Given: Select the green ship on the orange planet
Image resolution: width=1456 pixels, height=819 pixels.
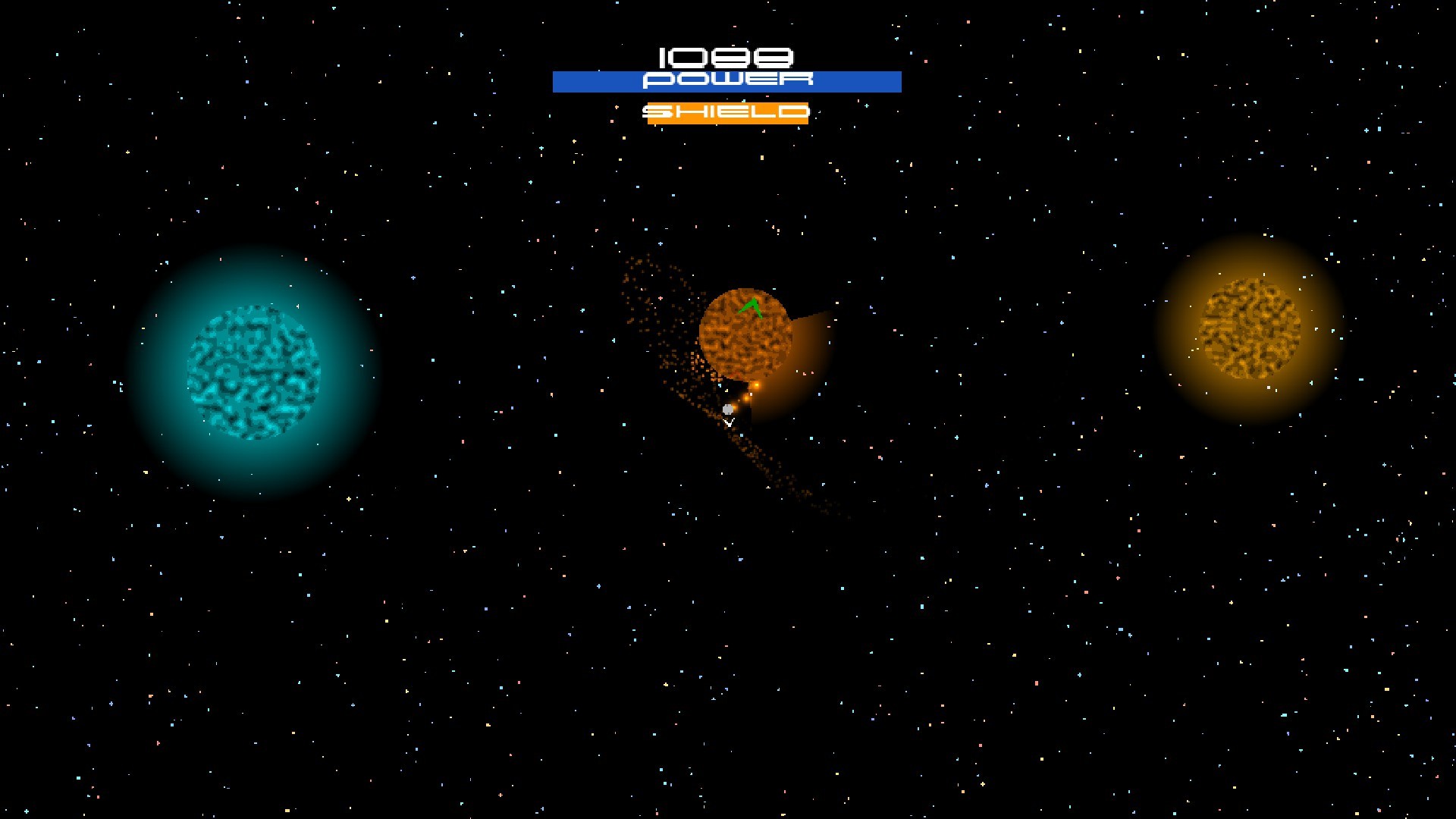Looking at the screenshot, I should 752,306.
